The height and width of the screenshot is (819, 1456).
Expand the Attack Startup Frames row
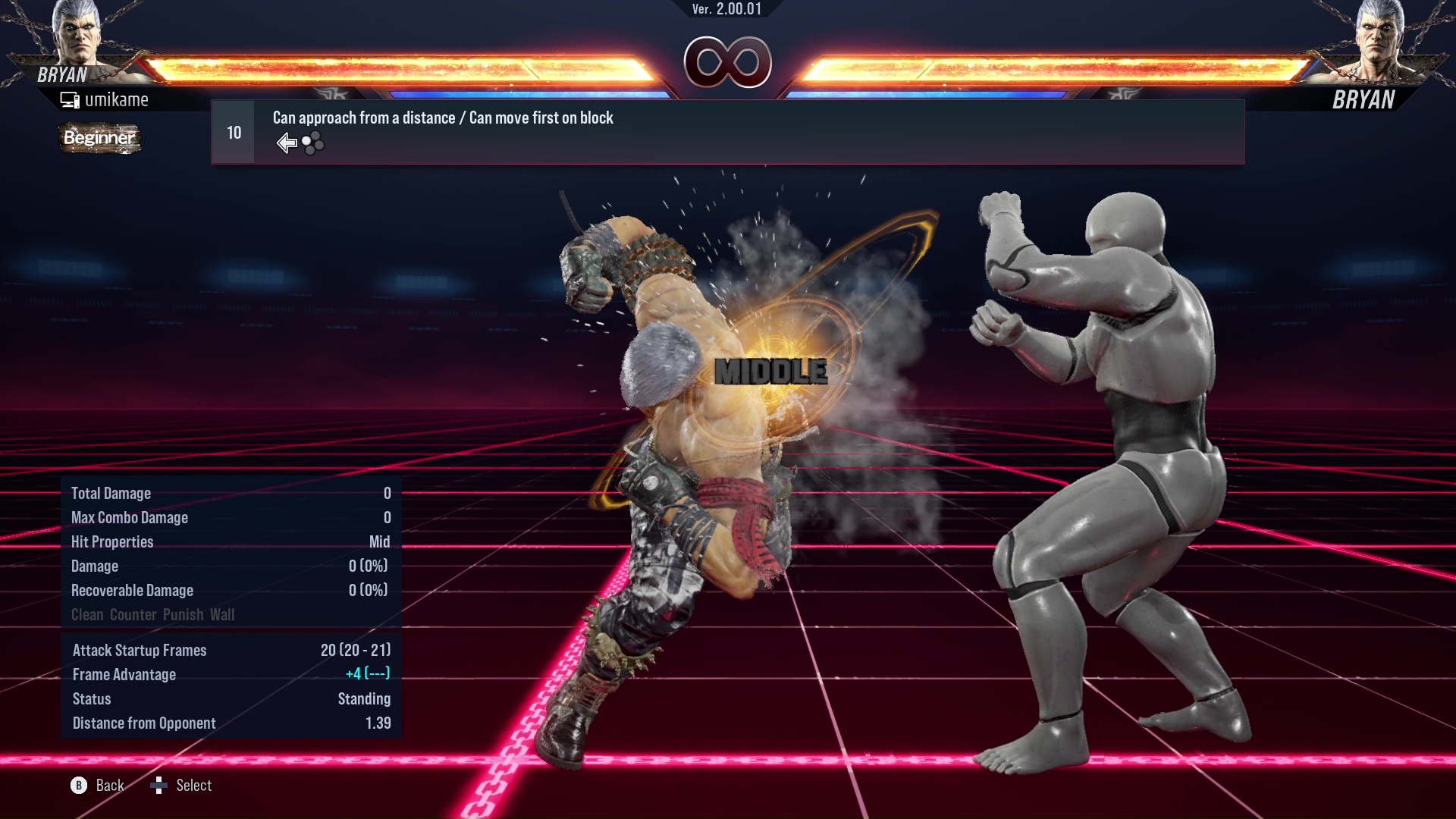coord(227,650)
